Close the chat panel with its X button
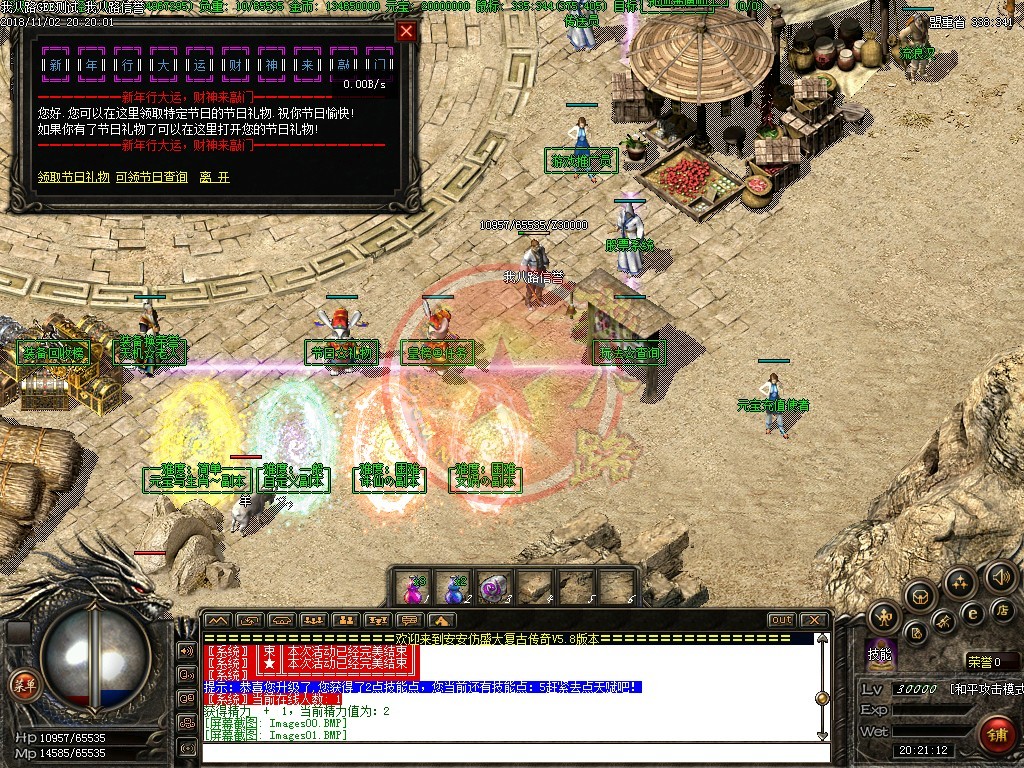 pyautogui.click(x=813, y=620)
